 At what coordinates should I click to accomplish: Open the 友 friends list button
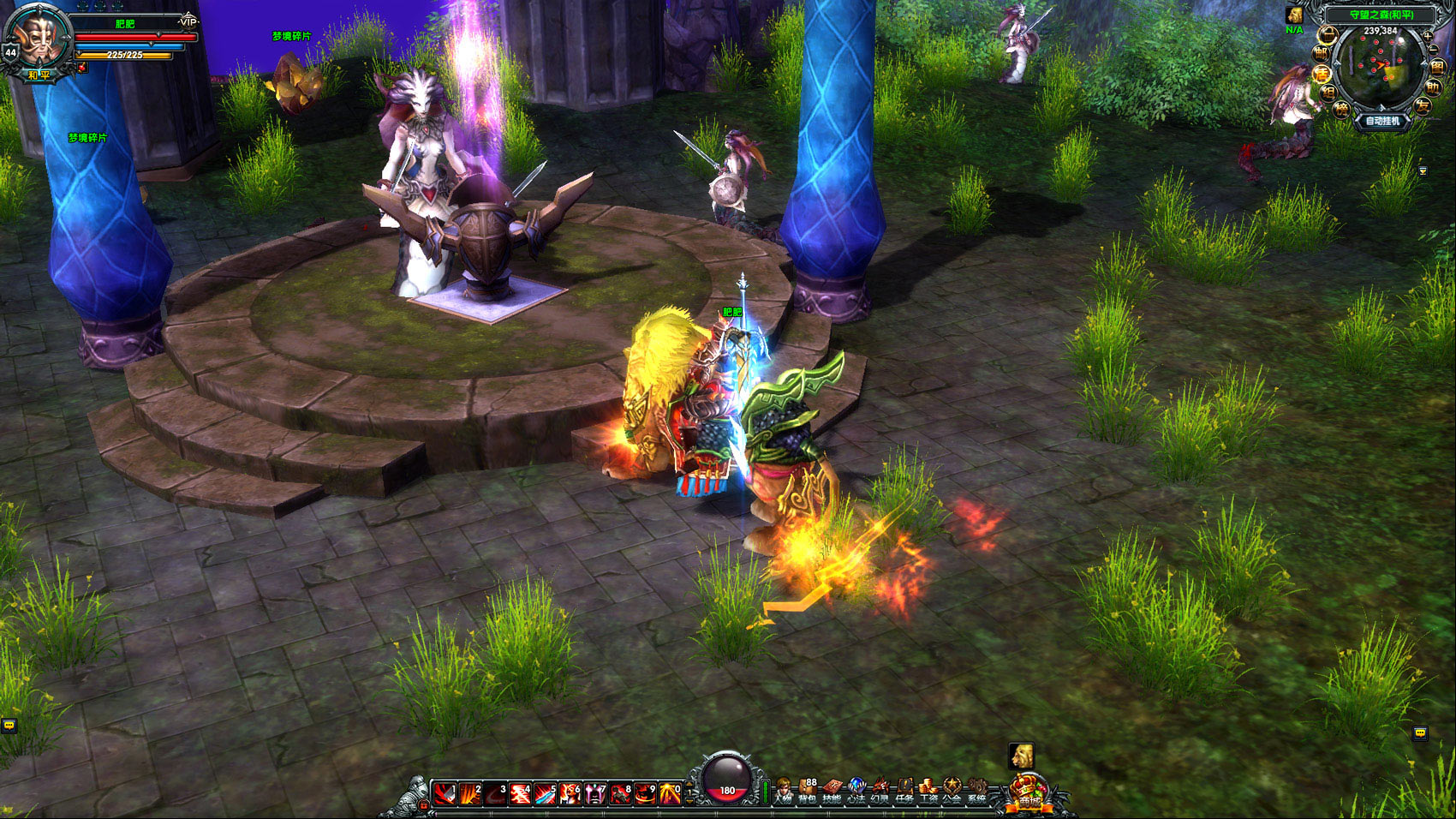pos(1423,106)
